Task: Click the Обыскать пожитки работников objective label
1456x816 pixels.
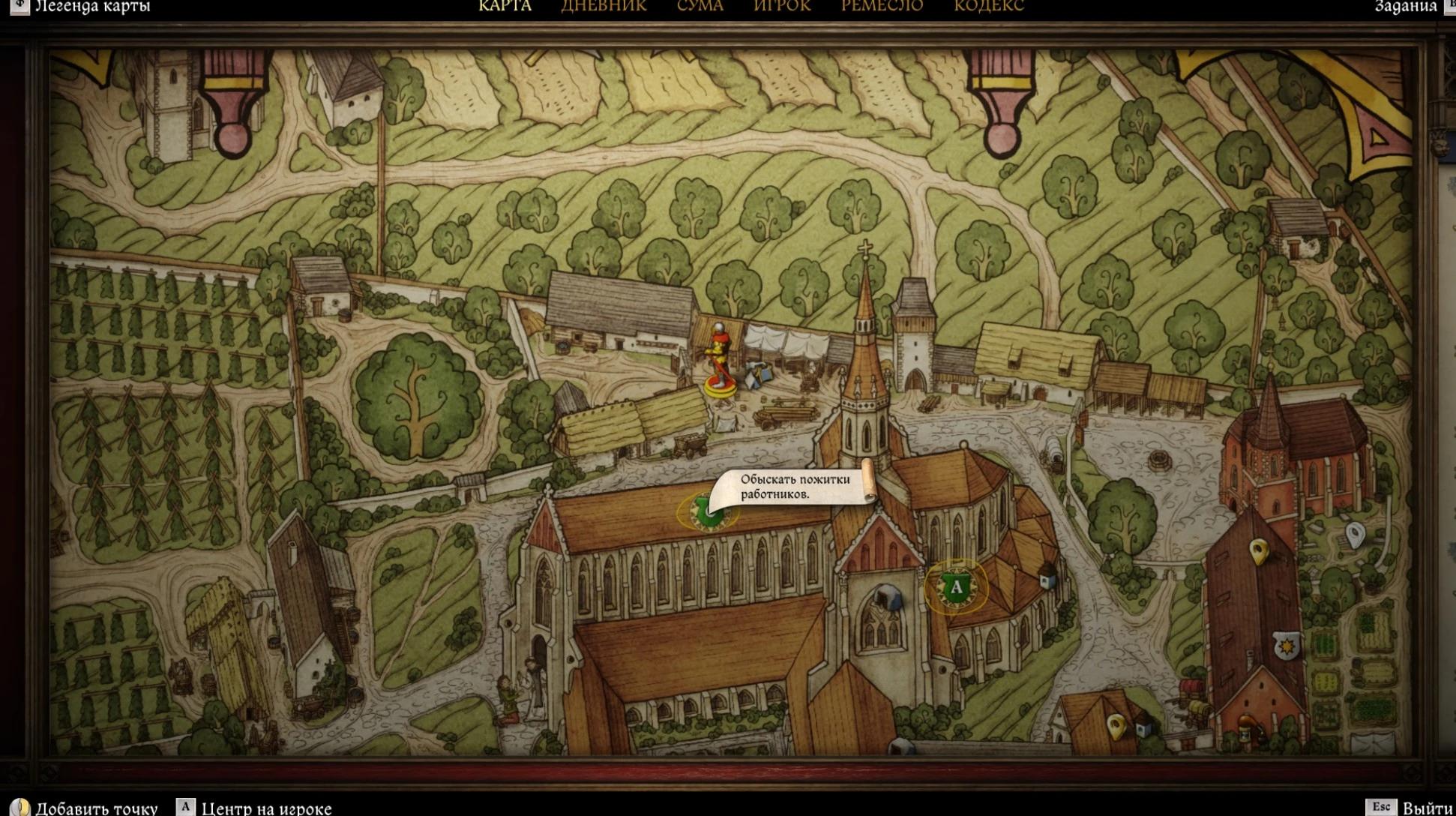Action: tap(795, 487)
